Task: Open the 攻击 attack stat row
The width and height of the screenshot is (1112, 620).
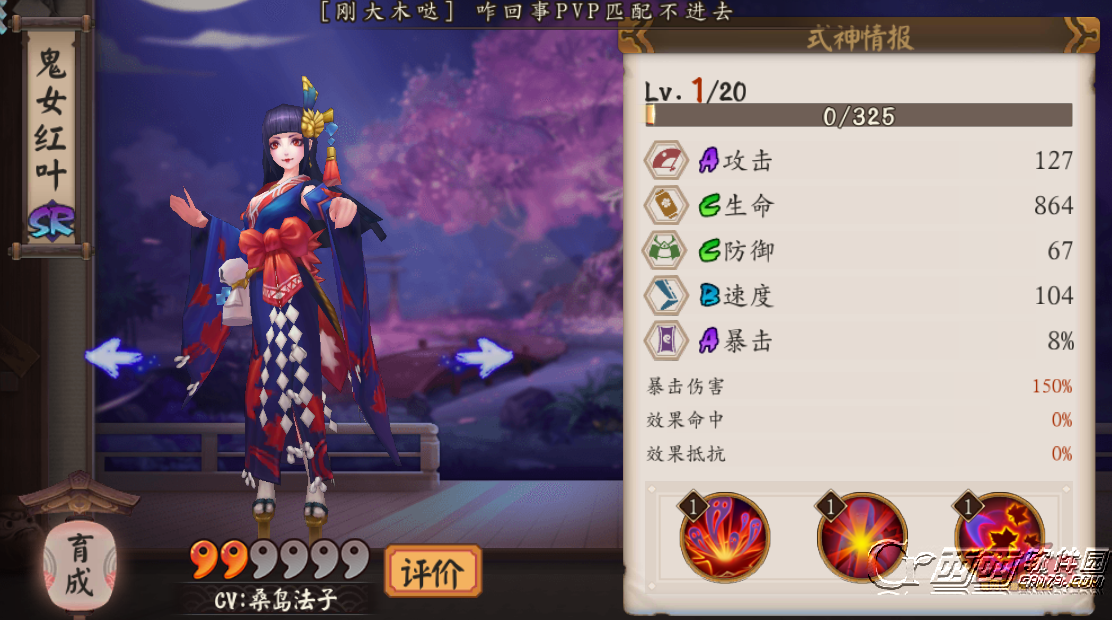Action: (858, 160)
